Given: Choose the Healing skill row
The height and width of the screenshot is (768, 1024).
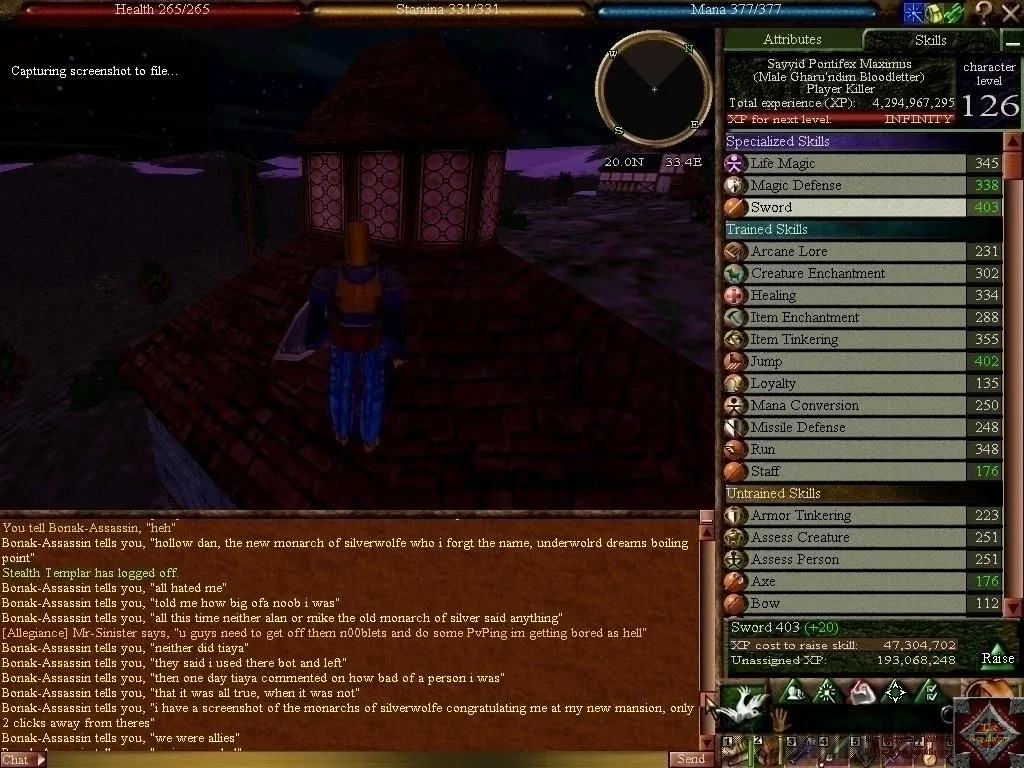Looking at the screenshot, I should click(x=845, y=296).
